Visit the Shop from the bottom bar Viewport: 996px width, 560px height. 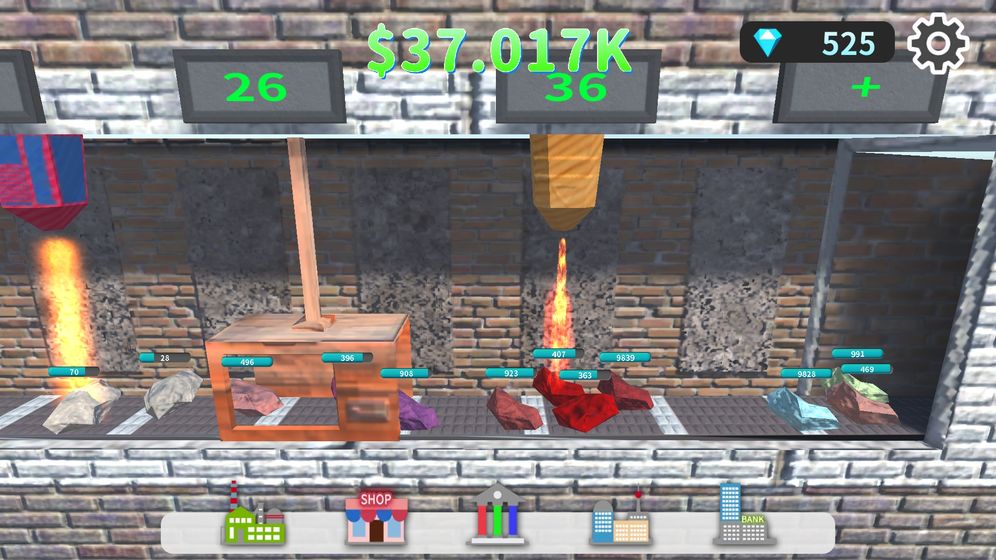(x=376, y=515)
